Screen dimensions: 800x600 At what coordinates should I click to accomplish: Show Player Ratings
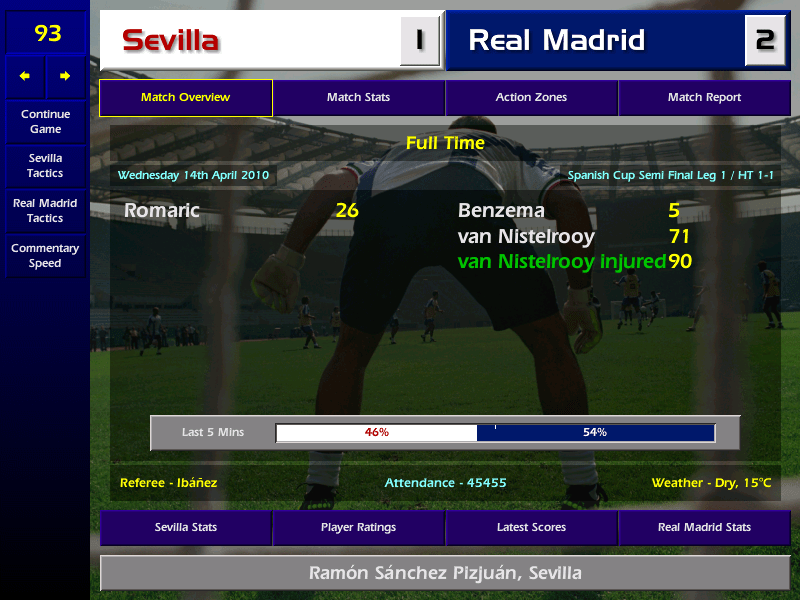pos(358,527)
